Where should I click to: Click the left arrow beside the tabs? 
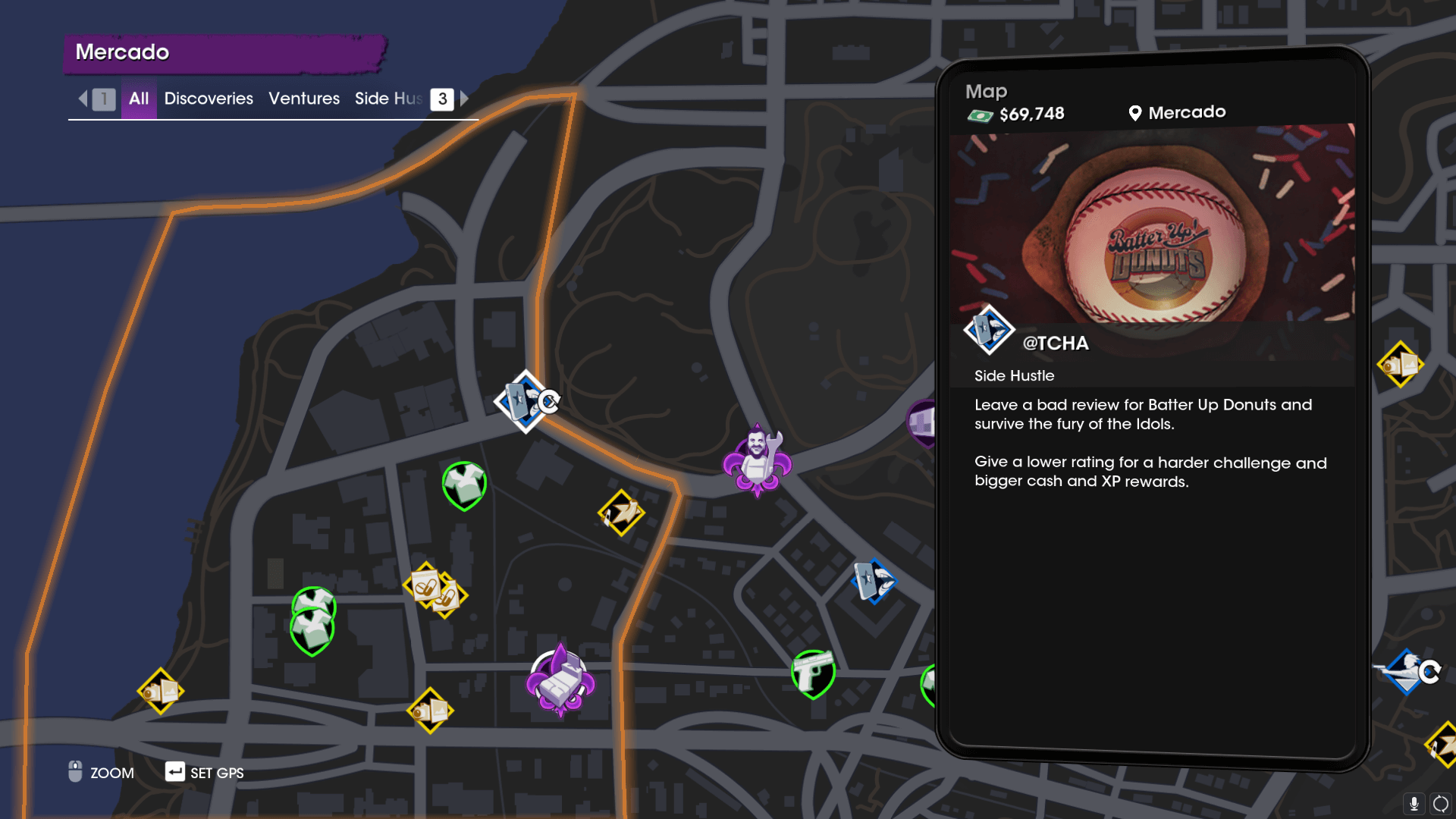click(x=83, y=99)
